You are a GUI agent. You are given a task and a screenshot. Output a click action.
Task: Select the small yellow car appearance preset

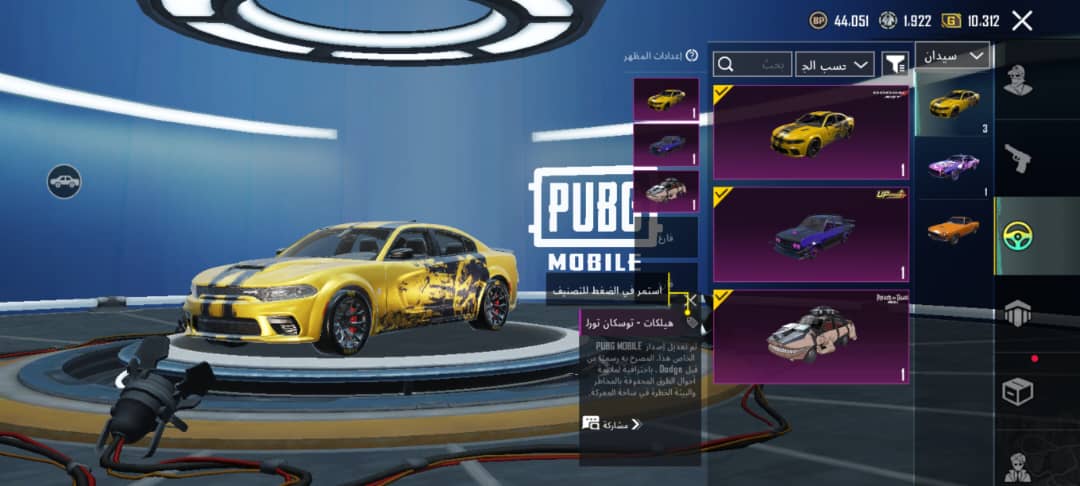(x=666, y=100)
